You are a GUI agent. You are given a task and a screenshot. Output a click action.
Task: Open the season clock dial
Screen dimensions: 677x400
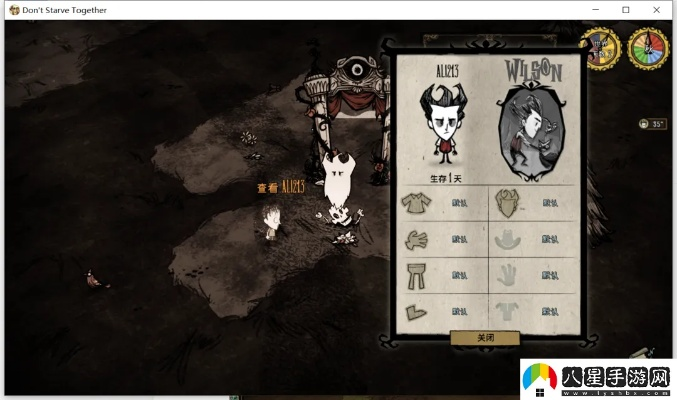(x=647, y=47)
